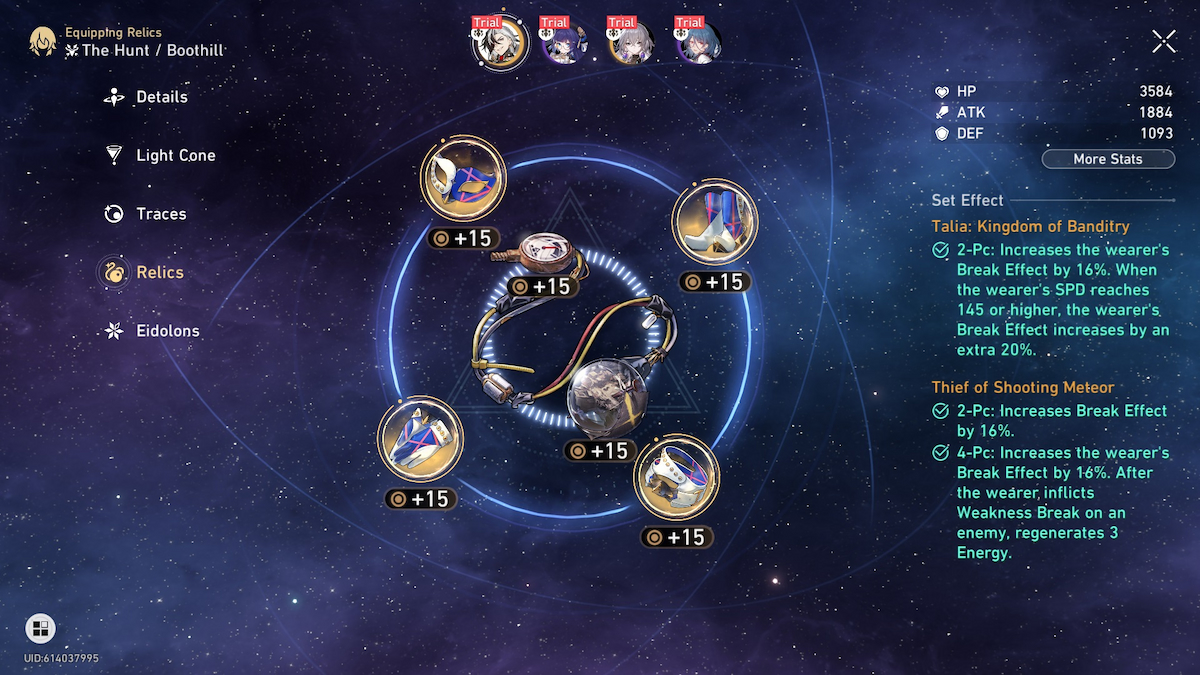Switch to the Light Cone menu
This screenshot has width=1200, height=675.
pos(174,155)
